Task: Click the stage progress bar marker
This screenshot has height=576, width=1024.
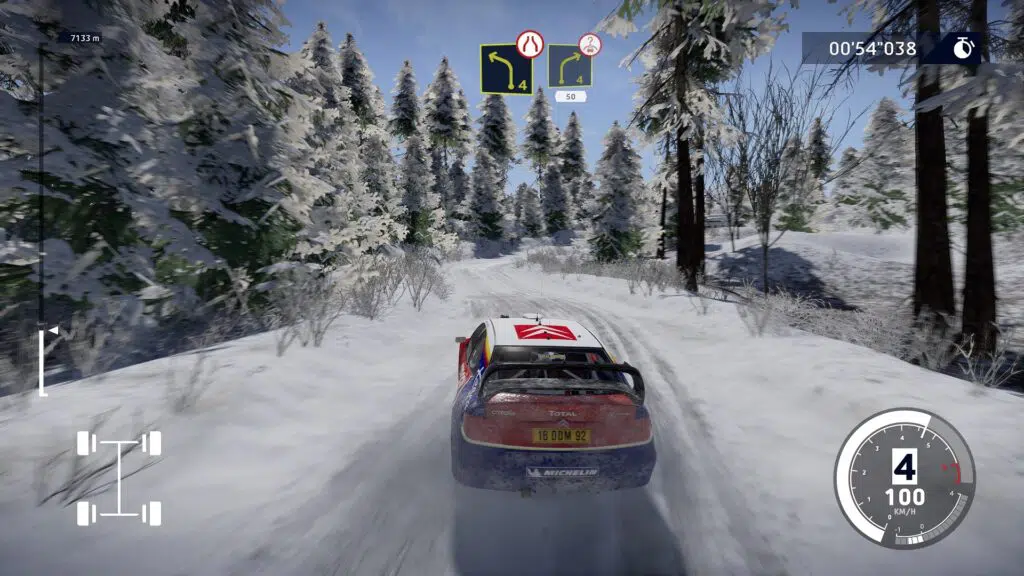Action: pyautogui.click(x=53, y=329)
